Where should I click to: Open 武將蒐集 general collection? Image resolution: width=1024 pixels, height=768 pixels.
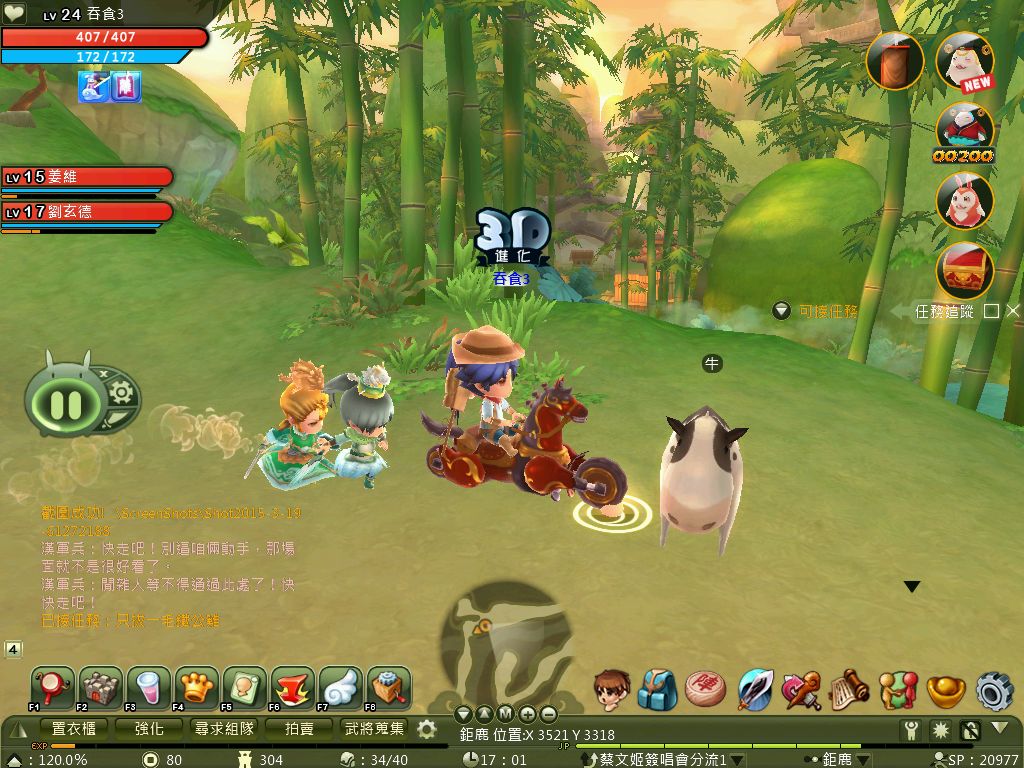pos(375,729)
